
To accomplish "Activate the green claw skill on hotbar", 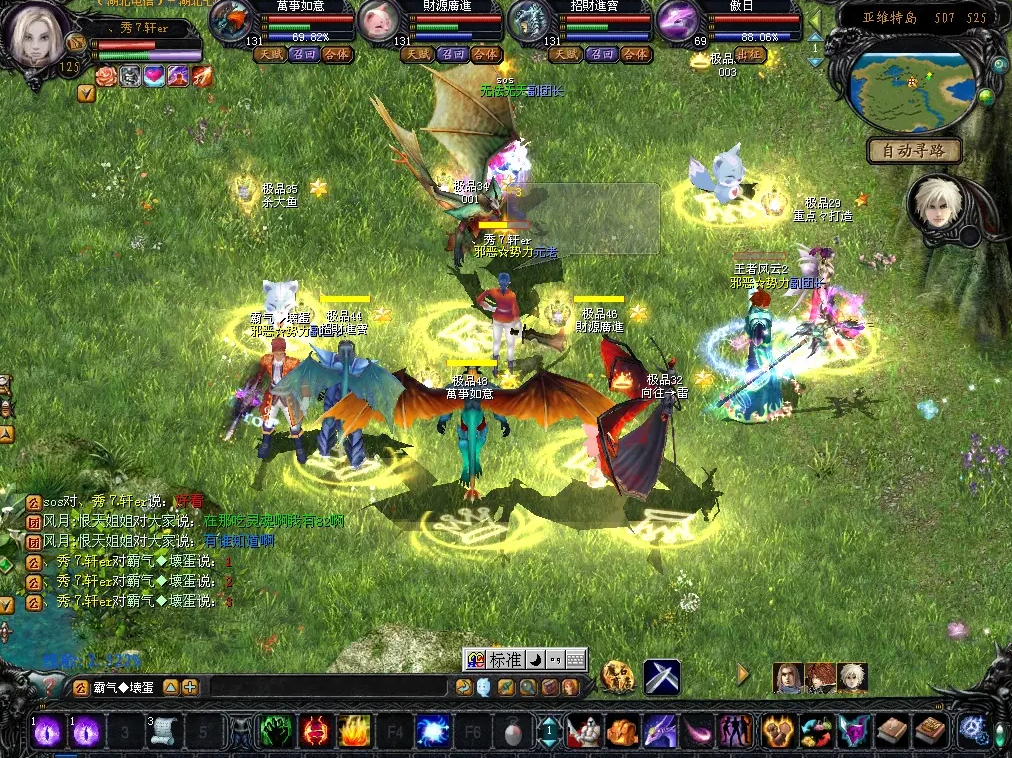I will 276,731.
